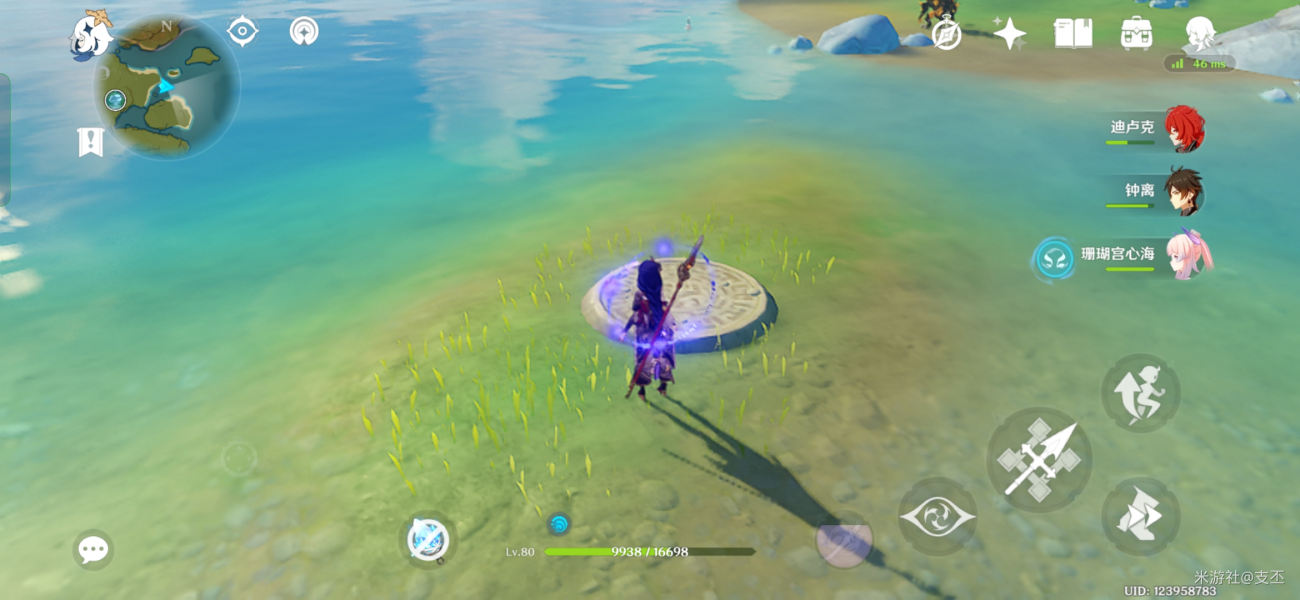Trigger 珊瑚宫心海's glowing elemental burst icon
Image resolution: width=1300 pixels, height=600 pixels.
click(x=1053, y=258)
